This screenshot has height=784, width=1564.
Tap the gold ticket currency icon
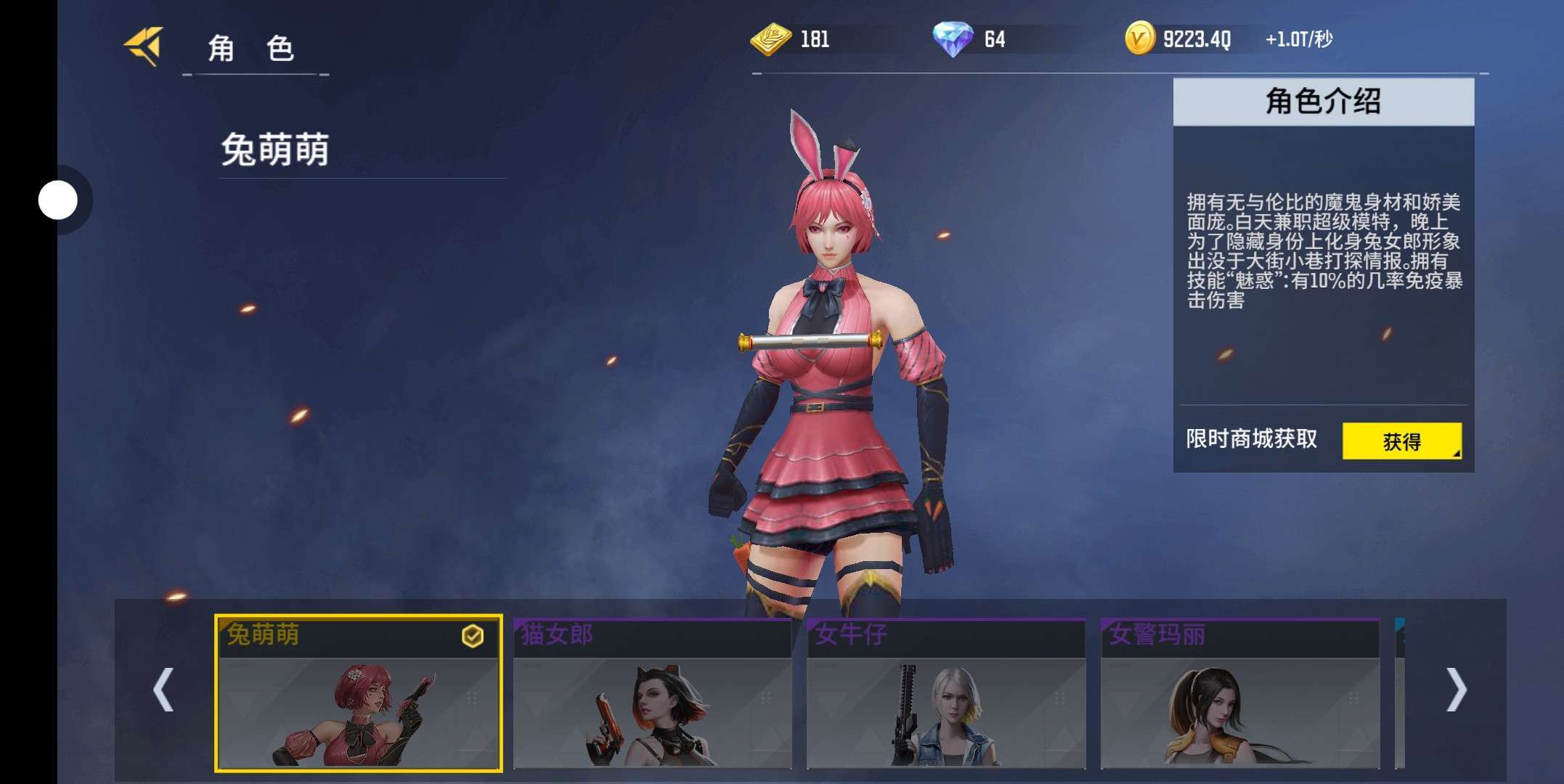pos(770,38)
